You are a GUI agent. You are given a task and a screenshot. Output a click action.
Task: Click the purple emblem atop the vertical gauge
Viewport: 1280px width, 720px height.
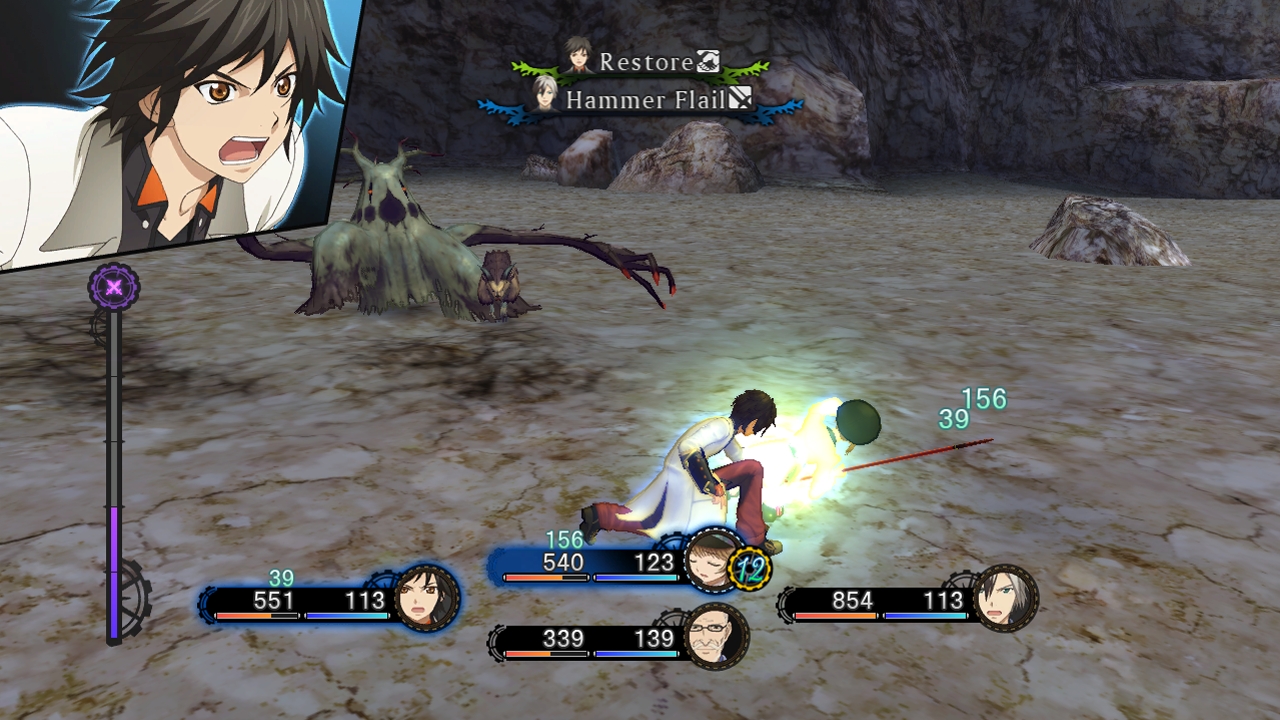click(x=114, y=288)
